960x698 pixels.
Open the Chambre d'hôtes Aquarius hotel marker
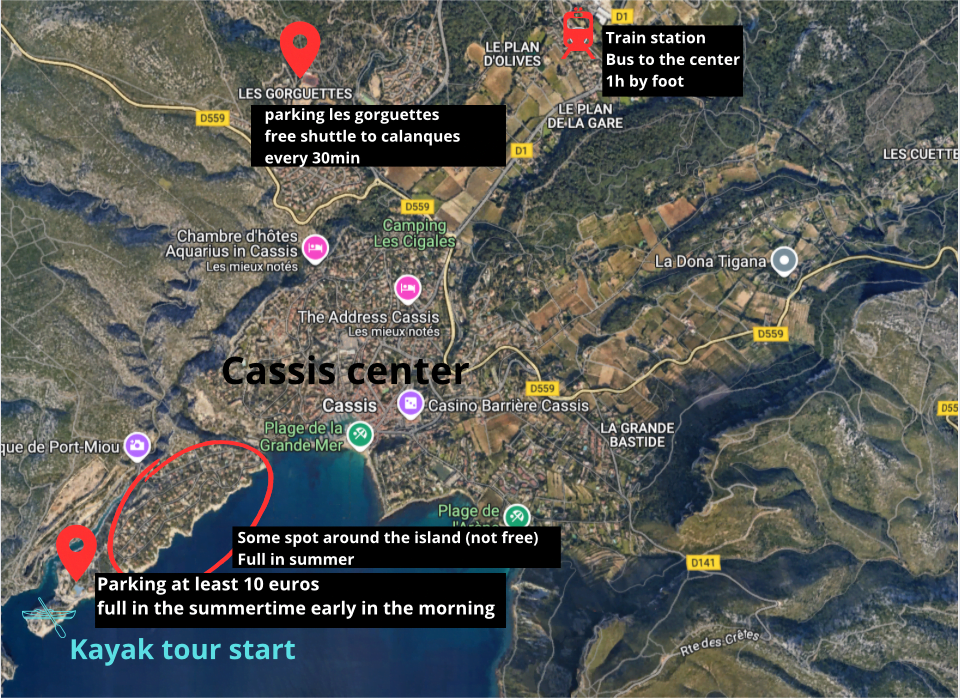(315, 247)
